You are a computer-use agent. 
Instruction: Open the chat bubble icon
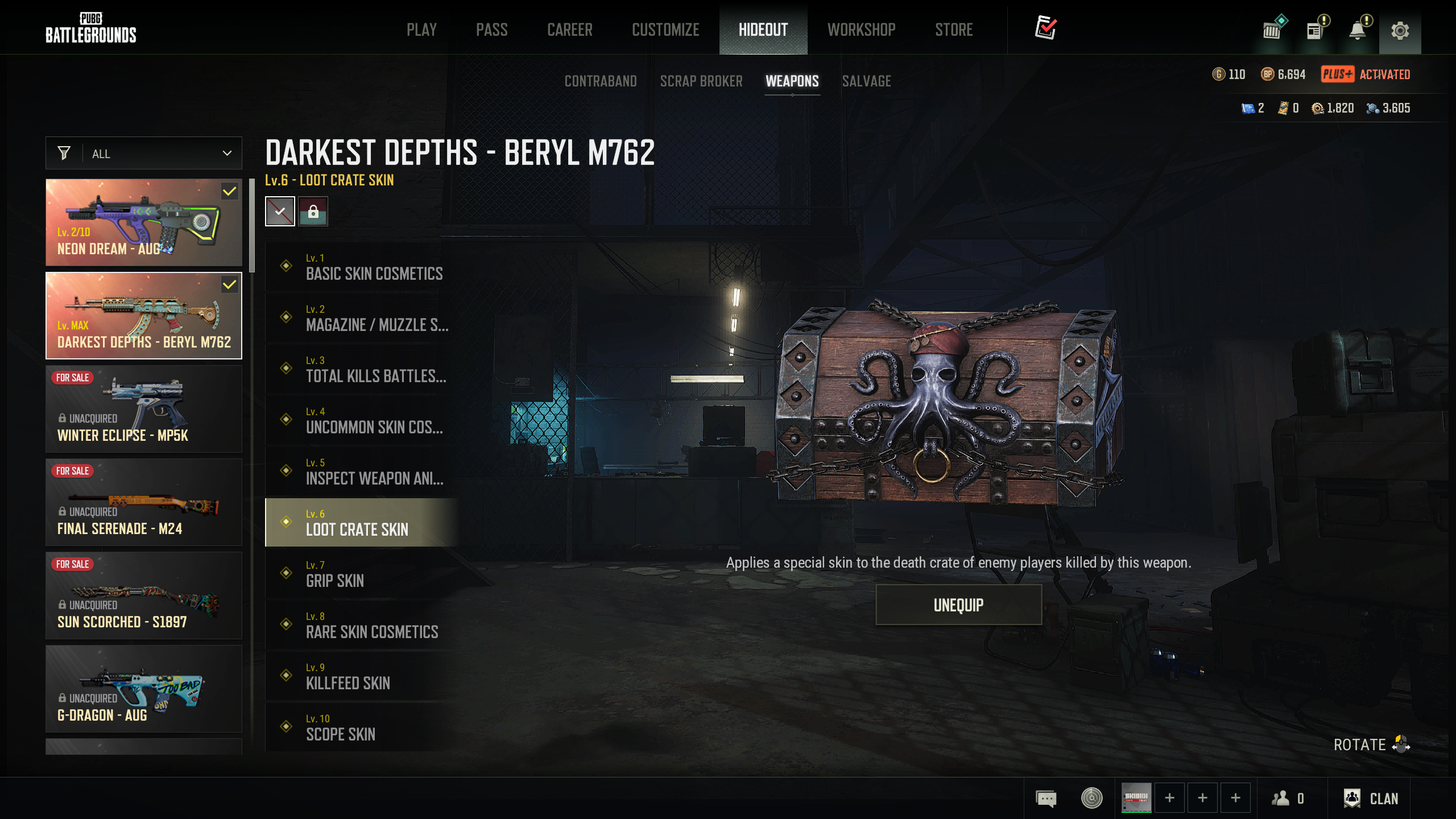pyautogui.click(x=1046, y=799)
